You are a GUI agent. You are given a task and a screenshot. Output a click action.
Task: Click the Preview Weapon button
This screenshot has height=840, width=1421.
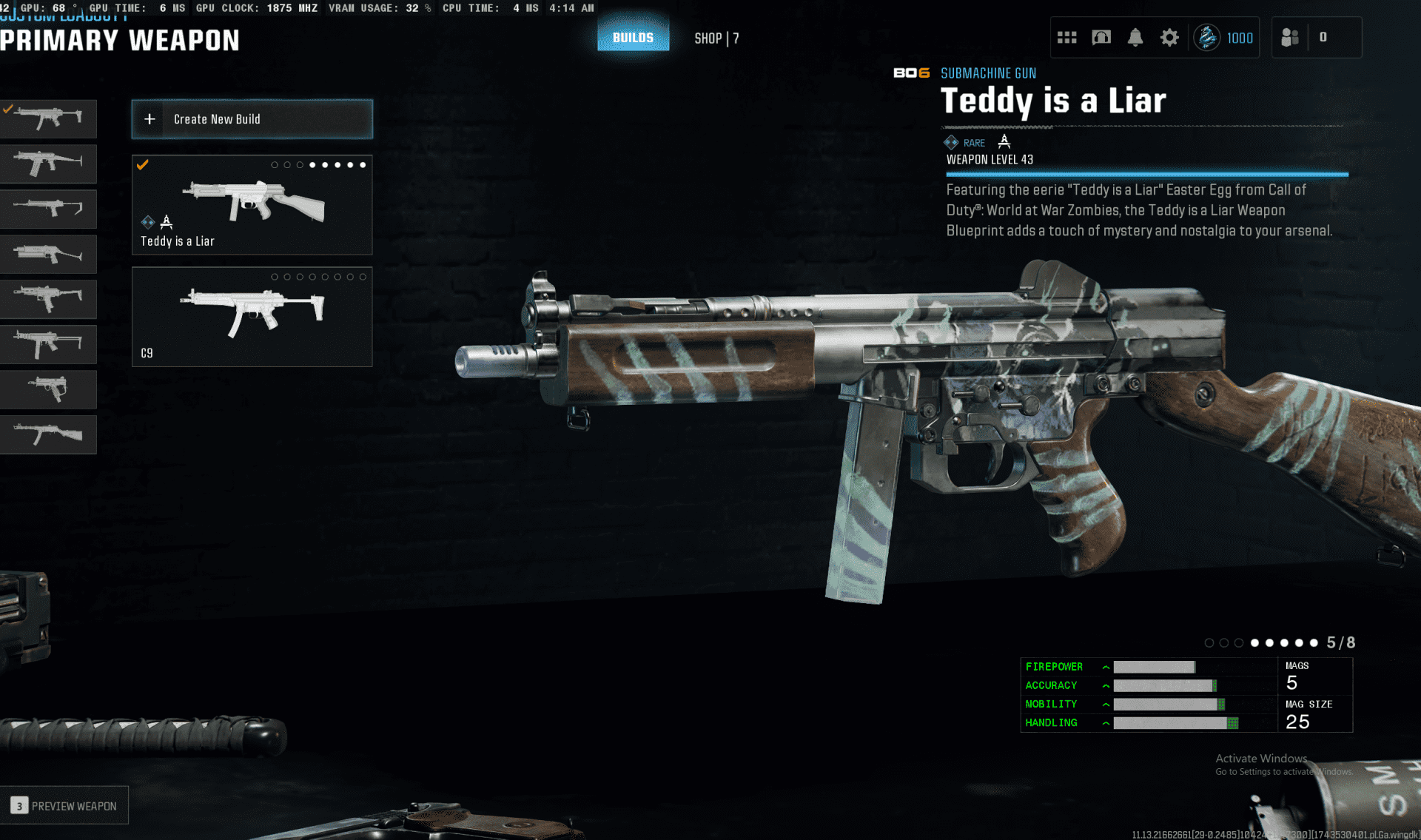(x=64, y=805)
